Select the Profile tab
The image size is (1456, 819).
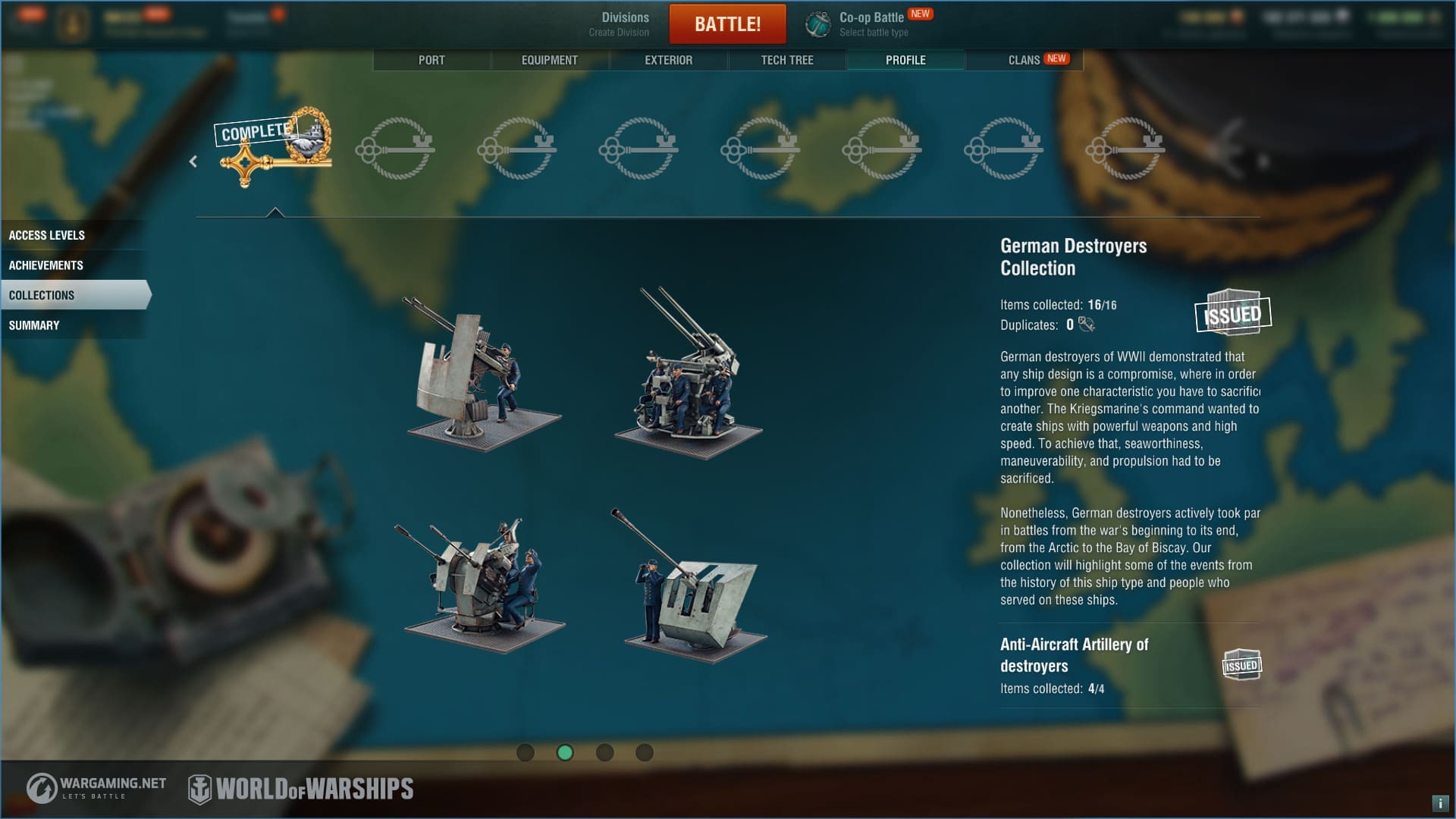pyautogui.click(x=905, y=60)
